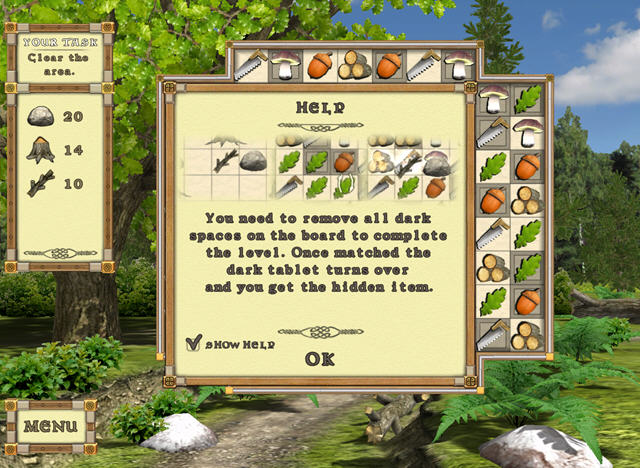The height and width of the screenshot is (468, 640).
Task: Confirm the Help dialog with OK
Action: (x=320, y=359)
